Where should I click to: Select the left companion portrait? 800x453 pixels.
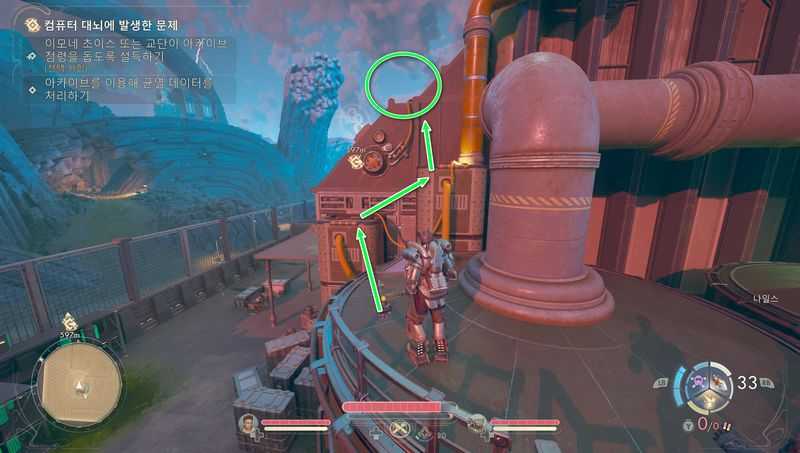pyautogui.click(x=248, y=427)
